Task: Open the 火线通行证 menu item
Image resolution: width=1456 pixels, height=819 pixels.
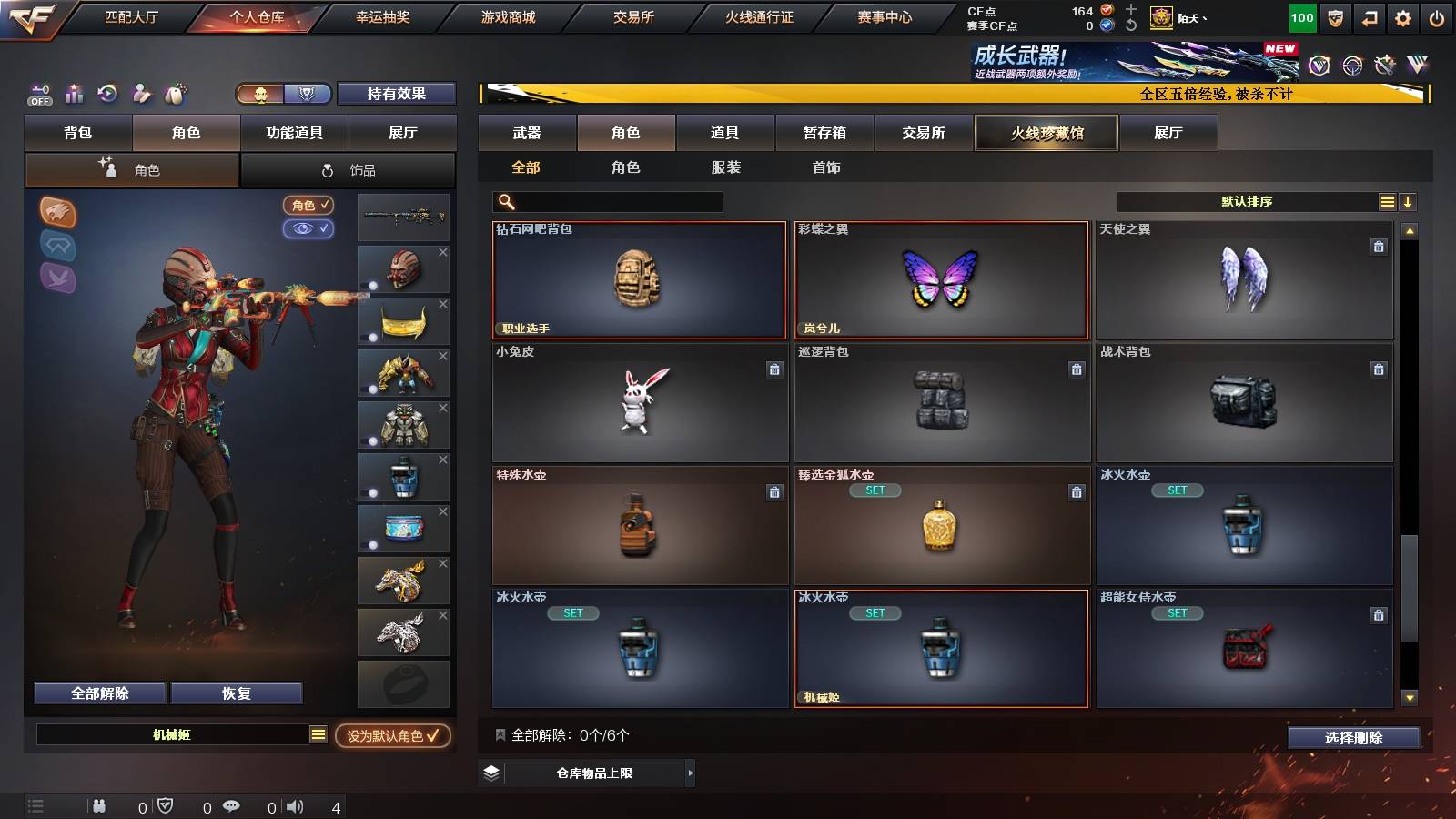Action: [762, 16]
